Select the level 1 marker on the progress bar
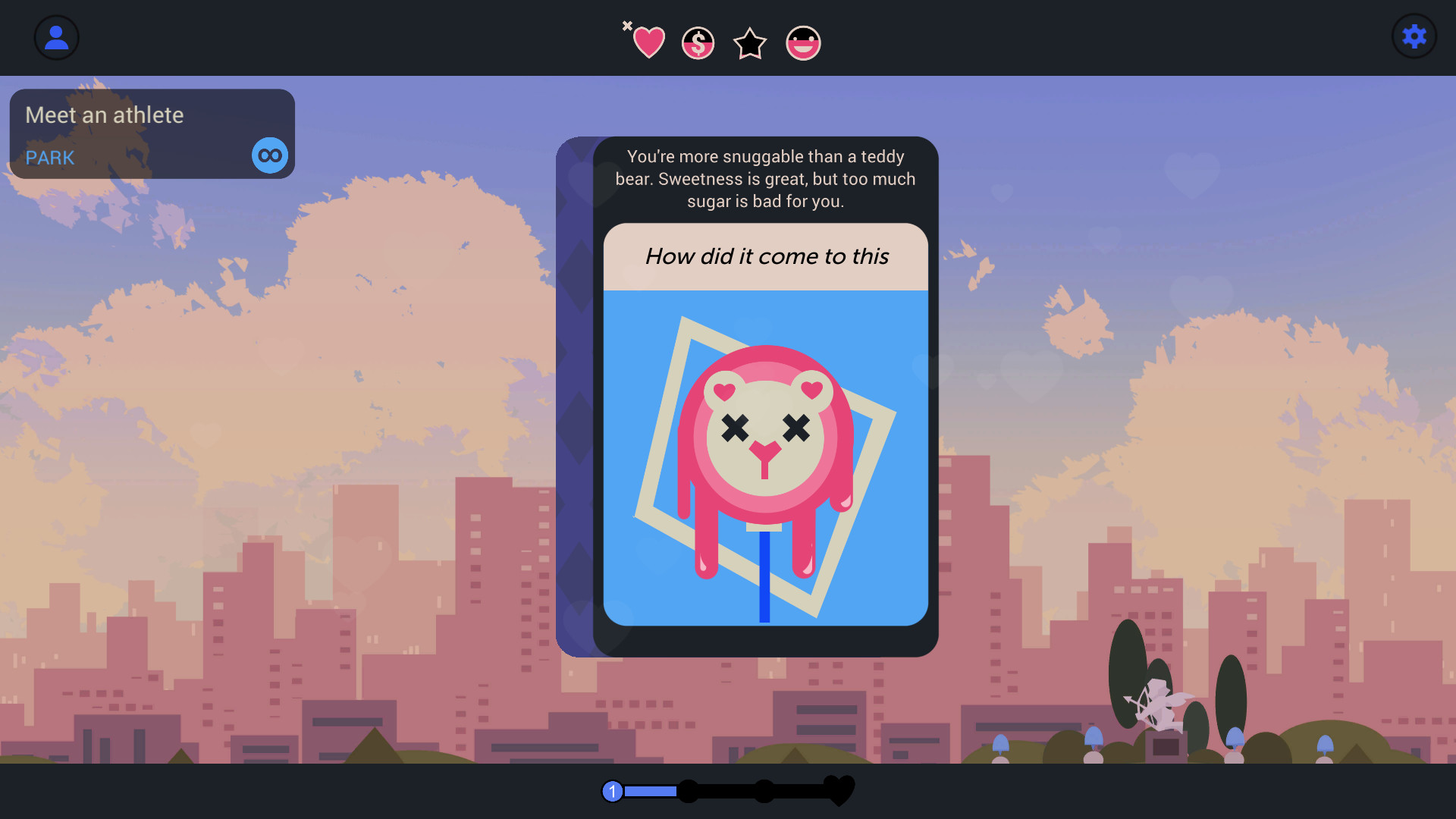Viewport: 1456px width, 819px height. click(611, 791)
